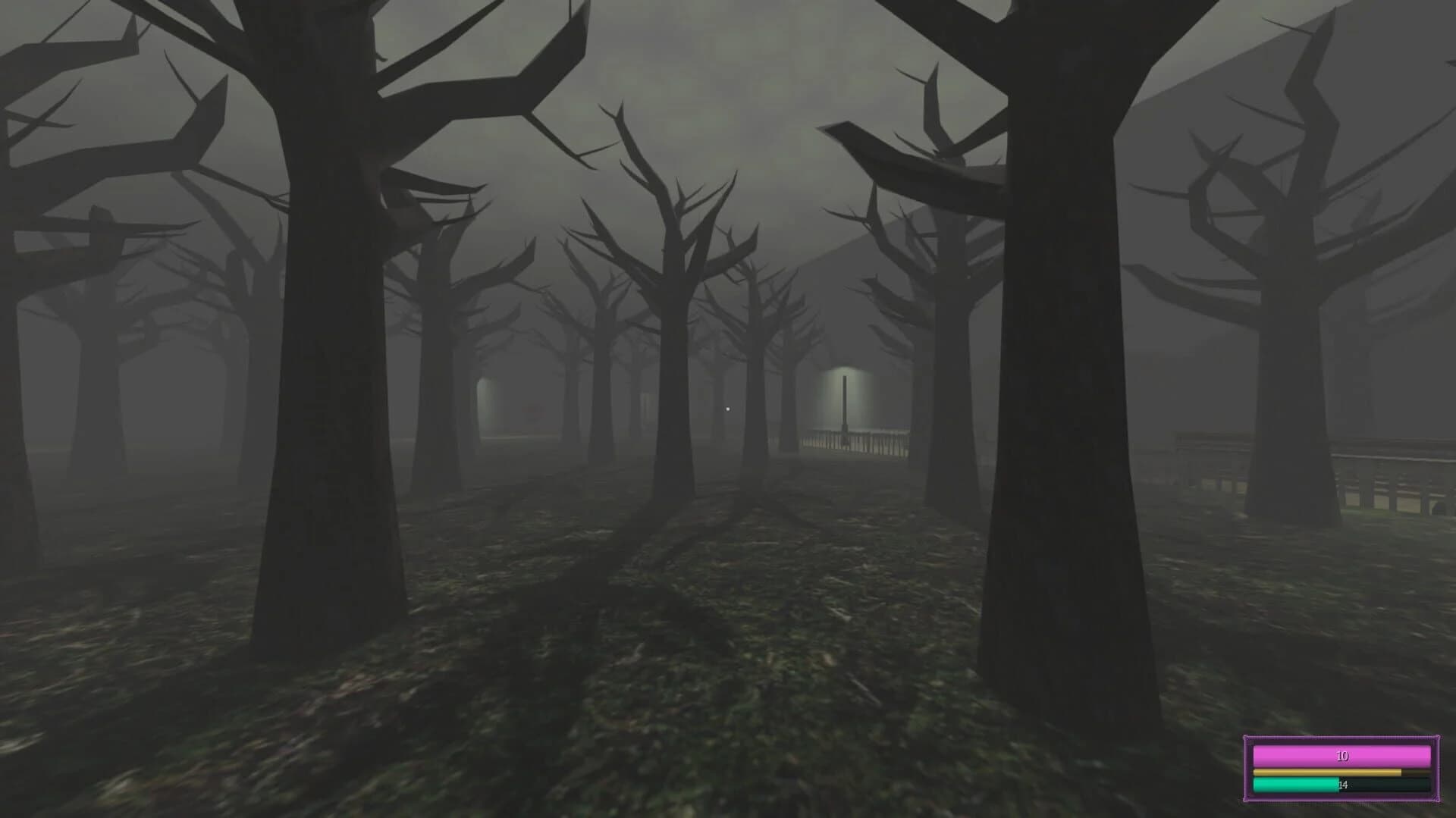
Task: Click the number 10 on the pink bar
Action: coord(1343,756)
